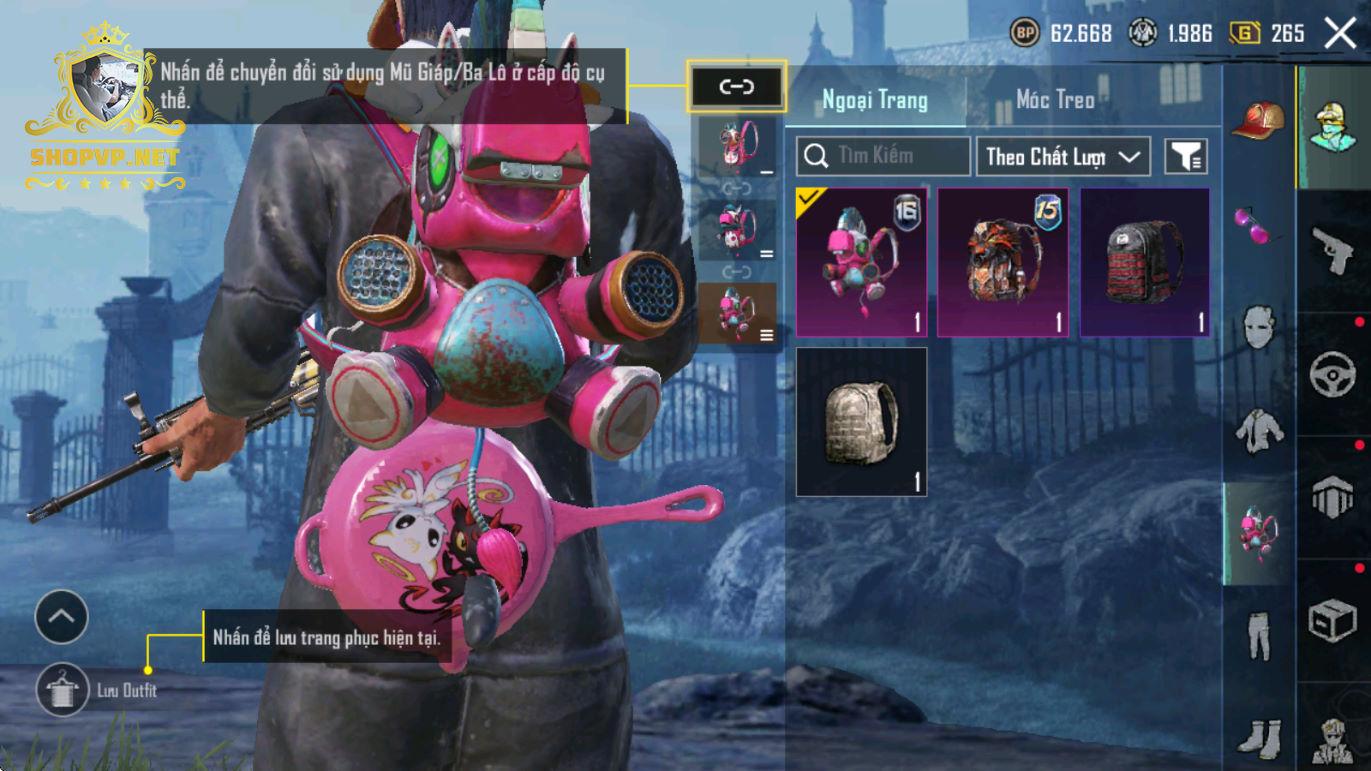Select the level 3 backpack appearance

(x=737, y=312)
